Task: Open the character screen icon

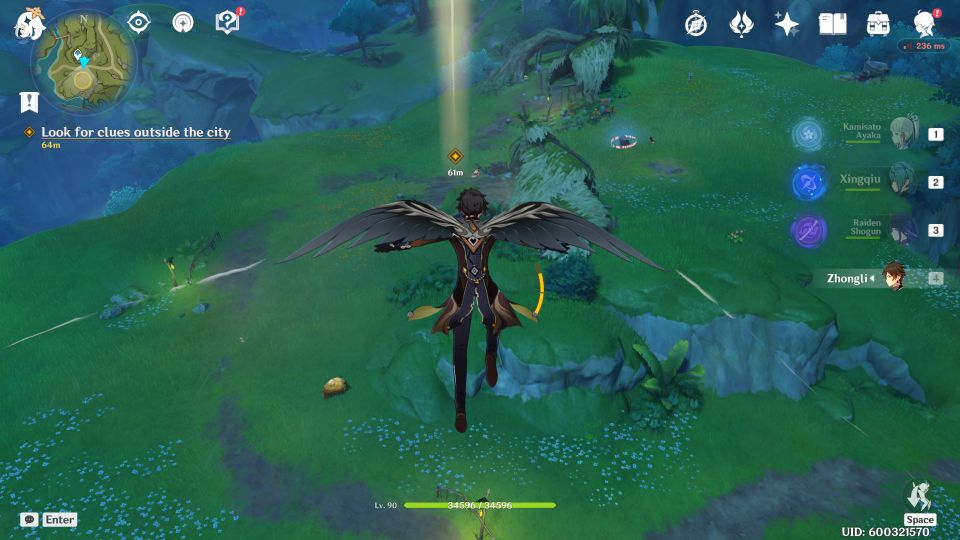Action: [924, 24]
